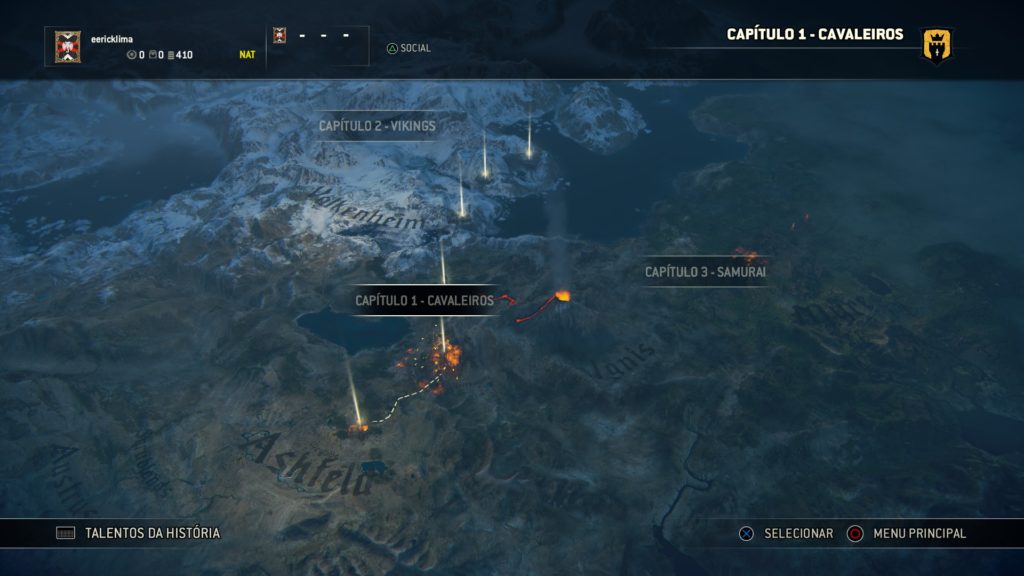
Task: Click the Knights faction crest icon
Action: click(x=937, y=45)
